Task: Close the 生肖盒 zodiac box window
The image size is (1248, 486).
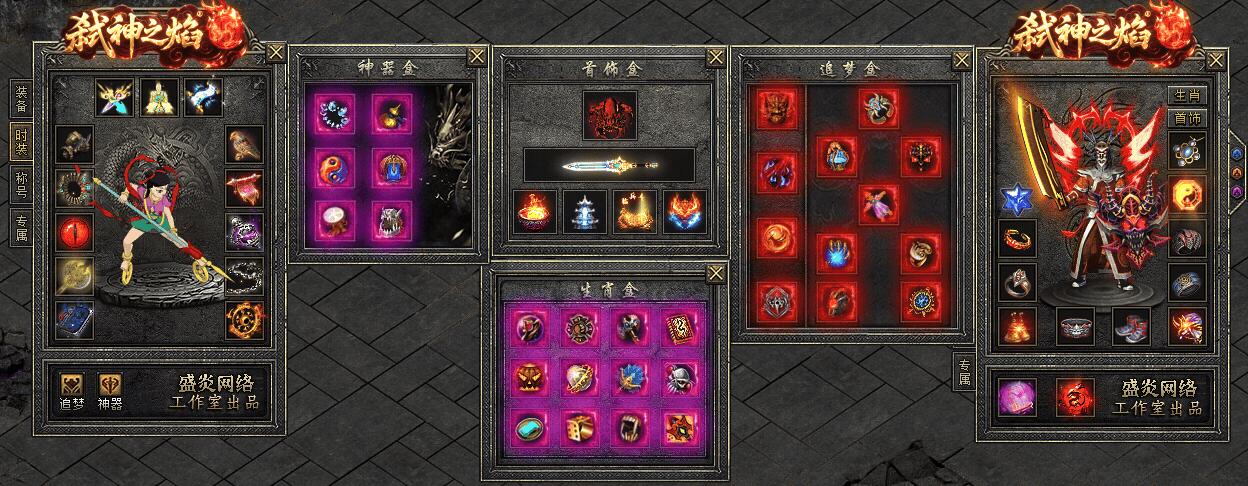Action: coord(716,274)
